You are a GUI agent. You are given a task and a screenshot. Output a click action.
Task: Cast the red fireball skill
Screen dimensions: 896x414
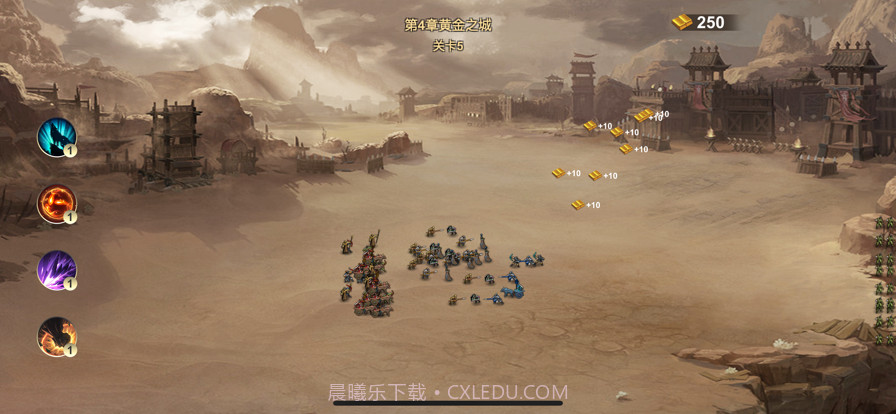[56, 204]
